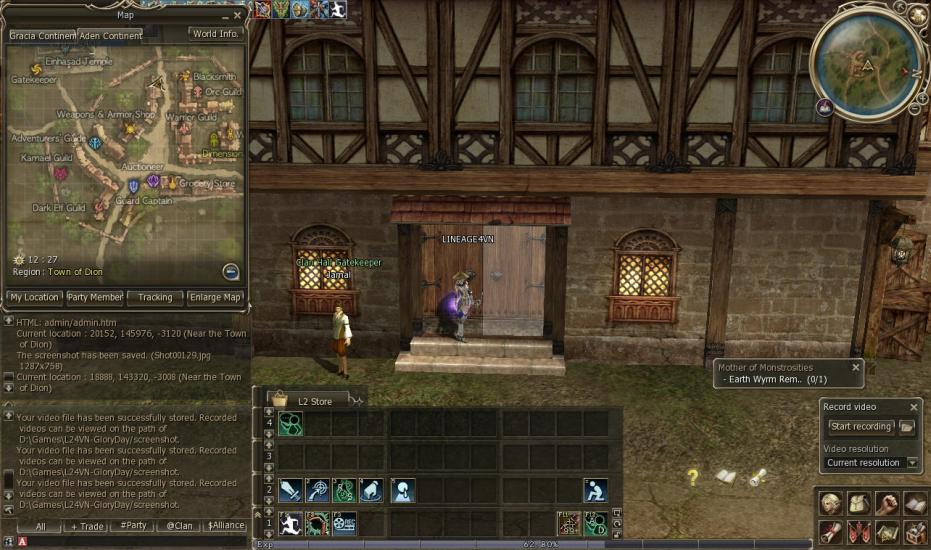Close the Map window
This screenshot has height=550, width=931.
237,15
